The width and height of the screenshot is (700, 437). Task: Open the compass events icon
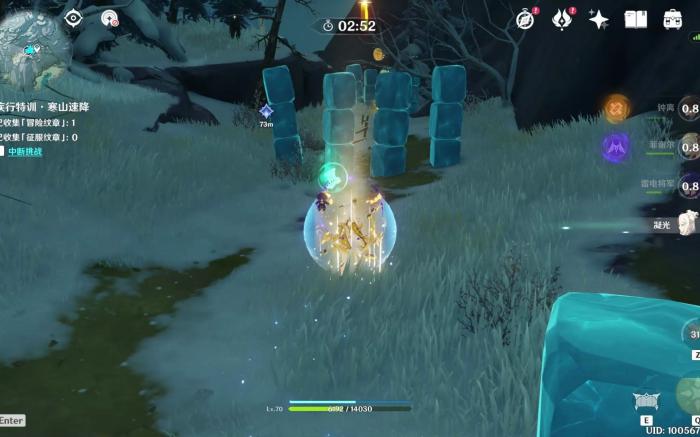point(525,19)
